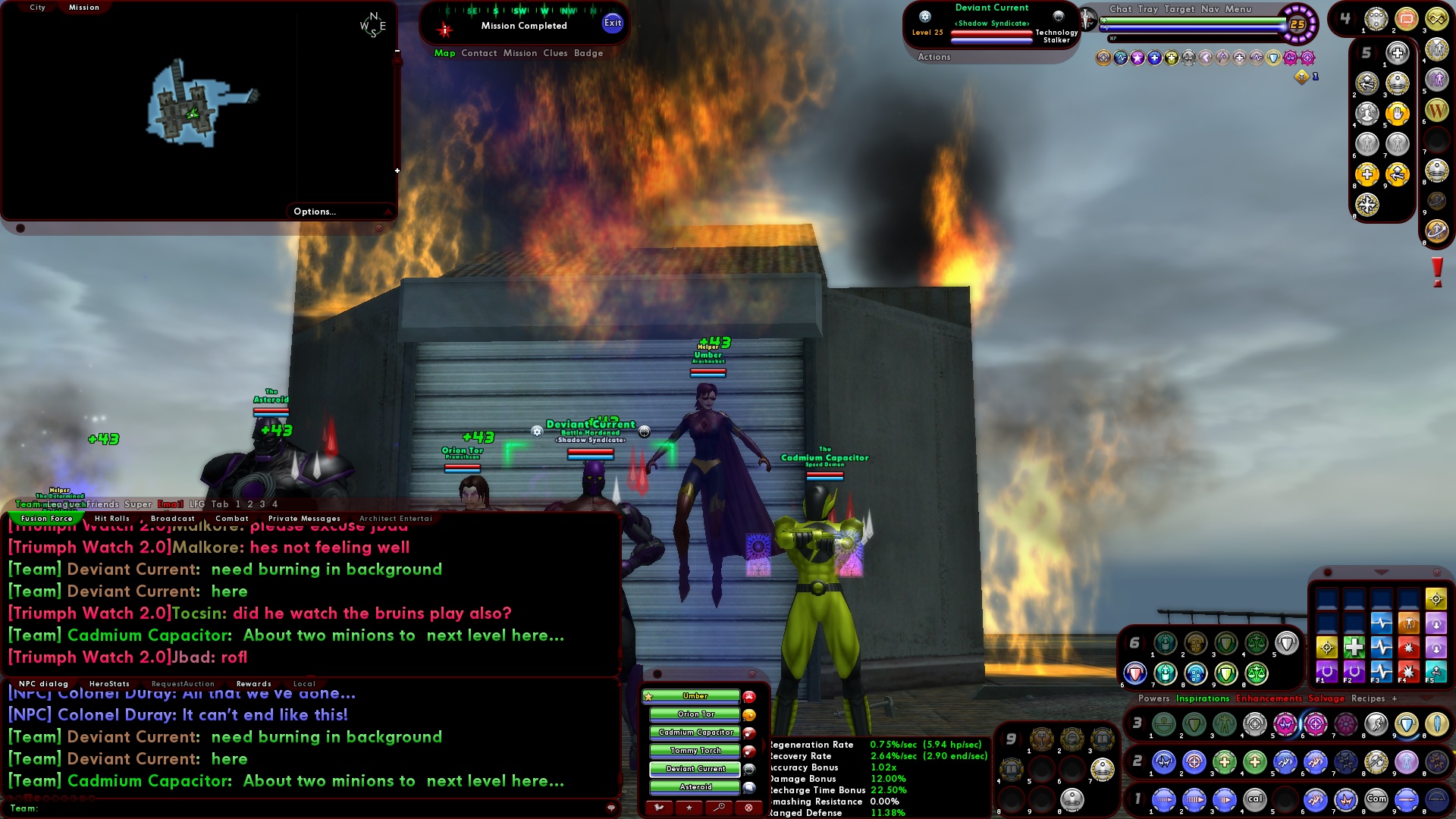Open the minimap Options menu
This screenshot has height=819, width=1456.
click(x=314, y=212)
